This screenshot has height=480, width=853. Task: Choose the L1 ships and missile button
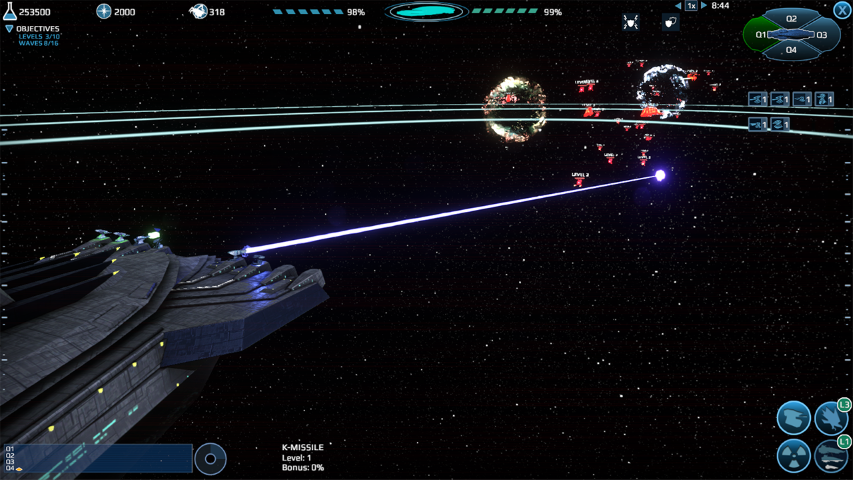point(831,456)
